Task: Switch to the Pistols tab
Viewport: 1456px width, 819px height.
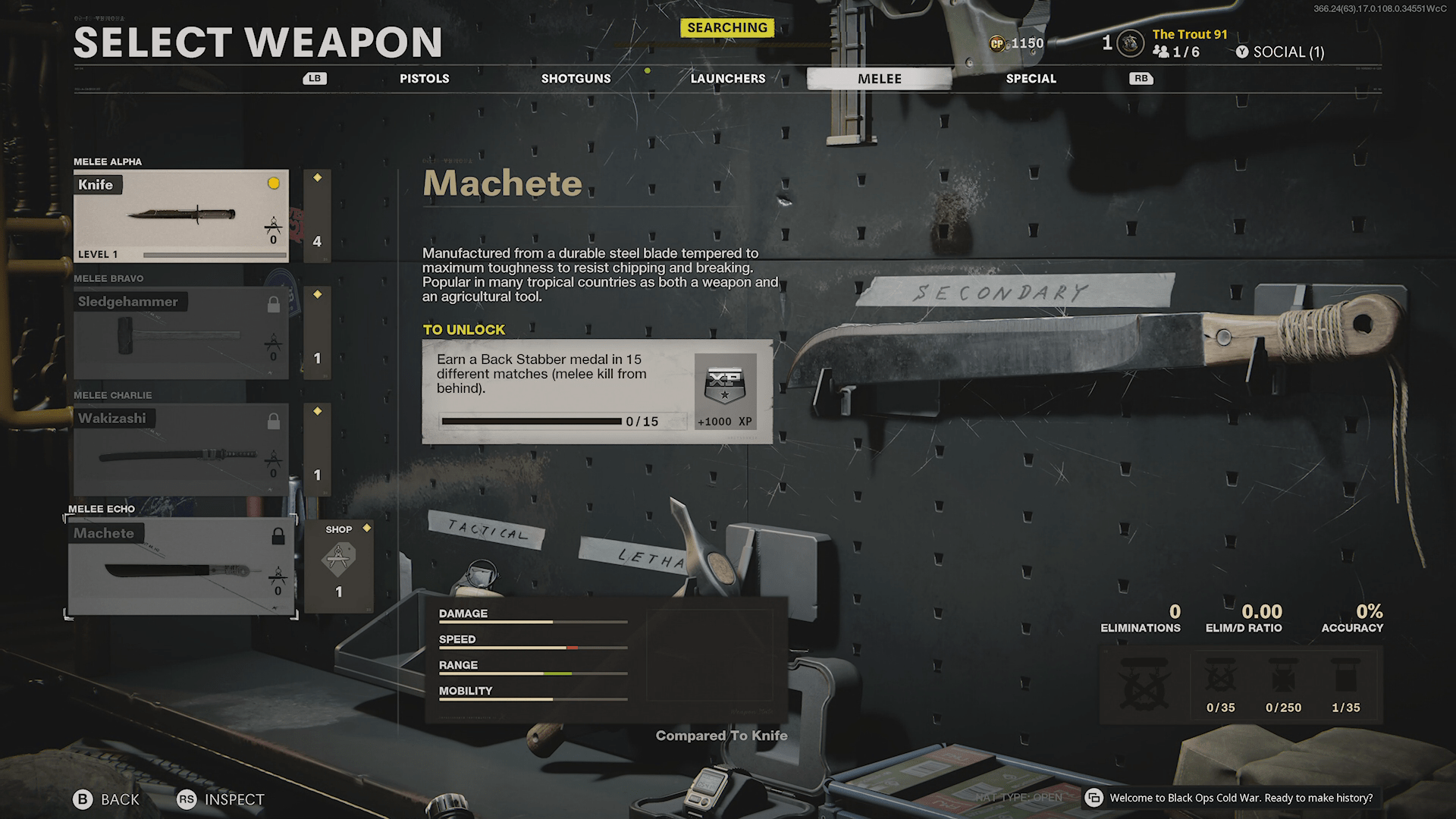Action: [424, 79]
